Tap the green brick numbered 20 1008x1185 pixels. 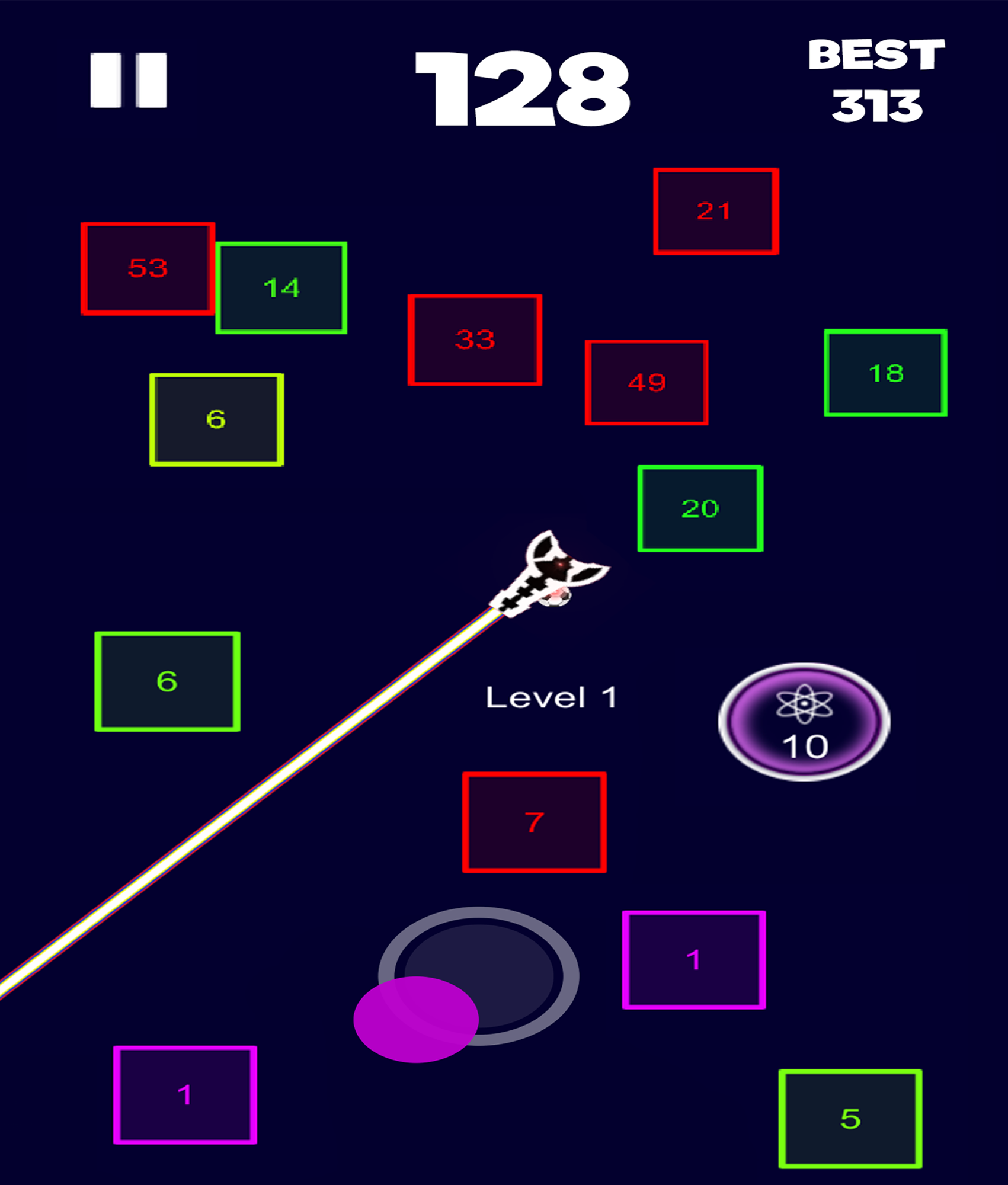click(x=699, y=508)
